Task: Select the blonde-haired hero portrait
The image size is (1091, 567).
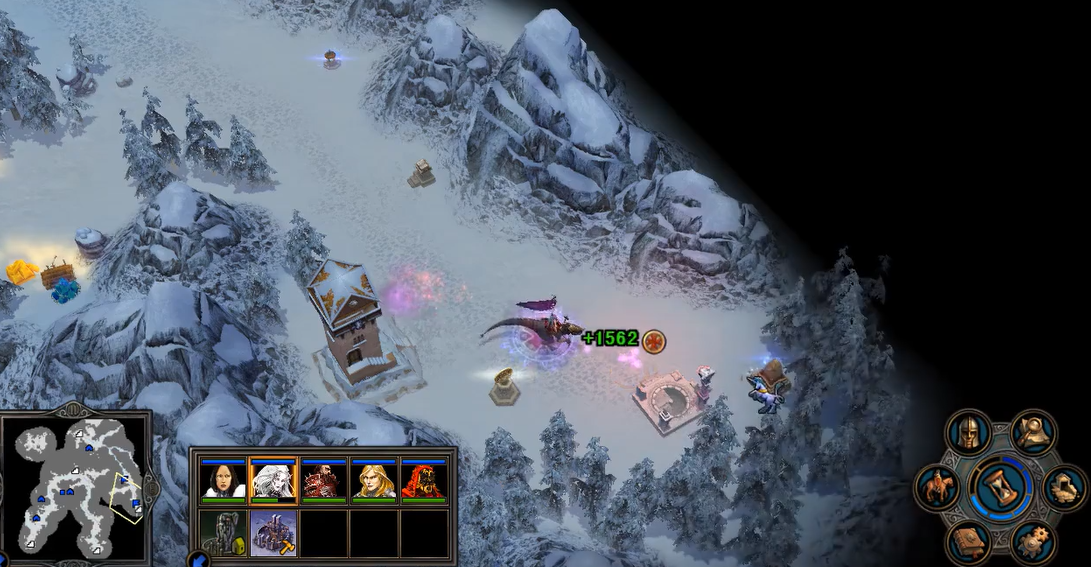Action: tap(373, 482)
